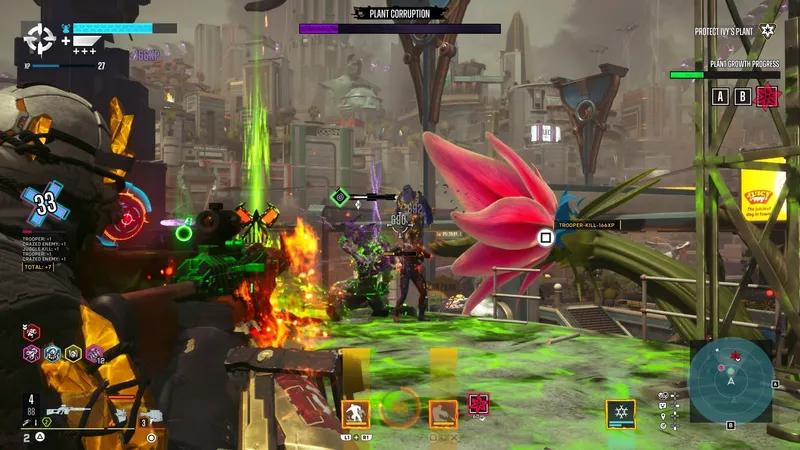Select the yellow hexagon perk icon
The image size is (800, 450).
click(x=73, y=352)
